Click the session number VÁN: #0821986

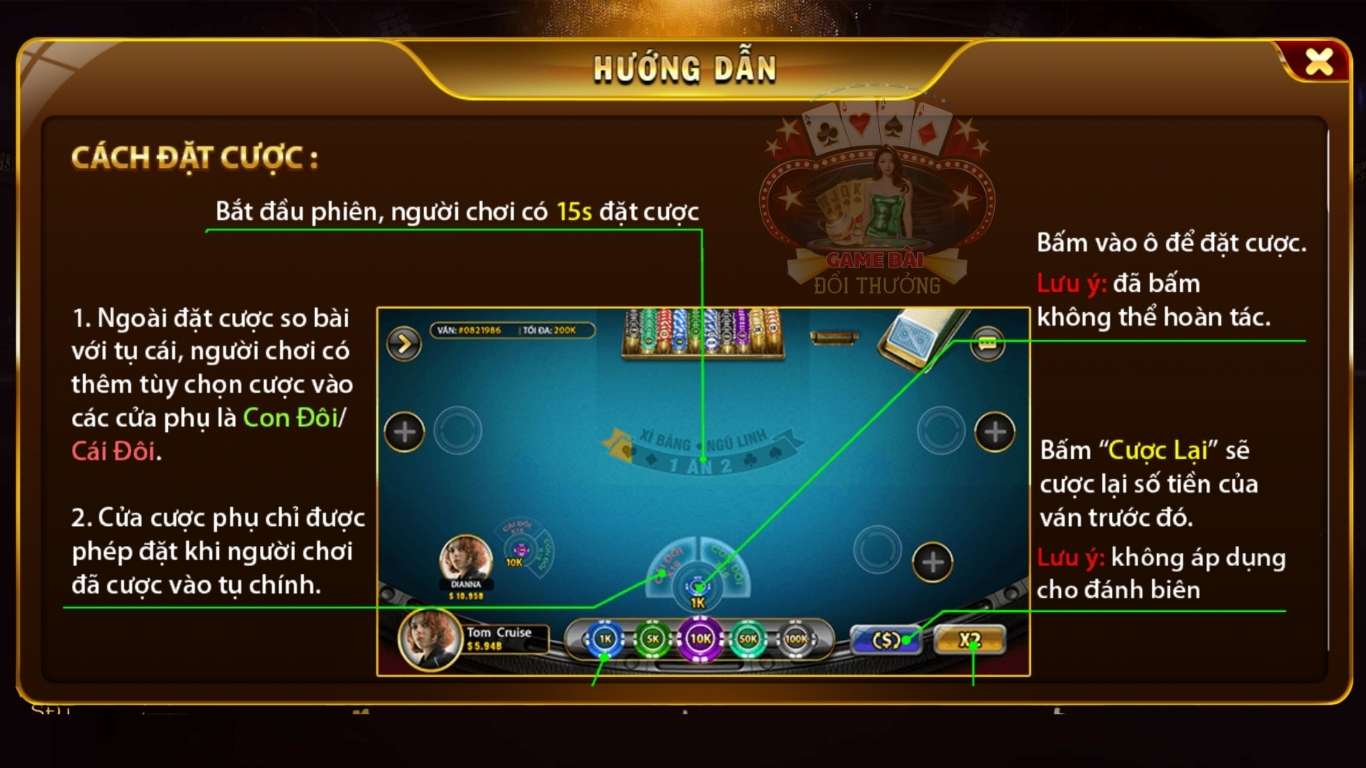point(471,329)
